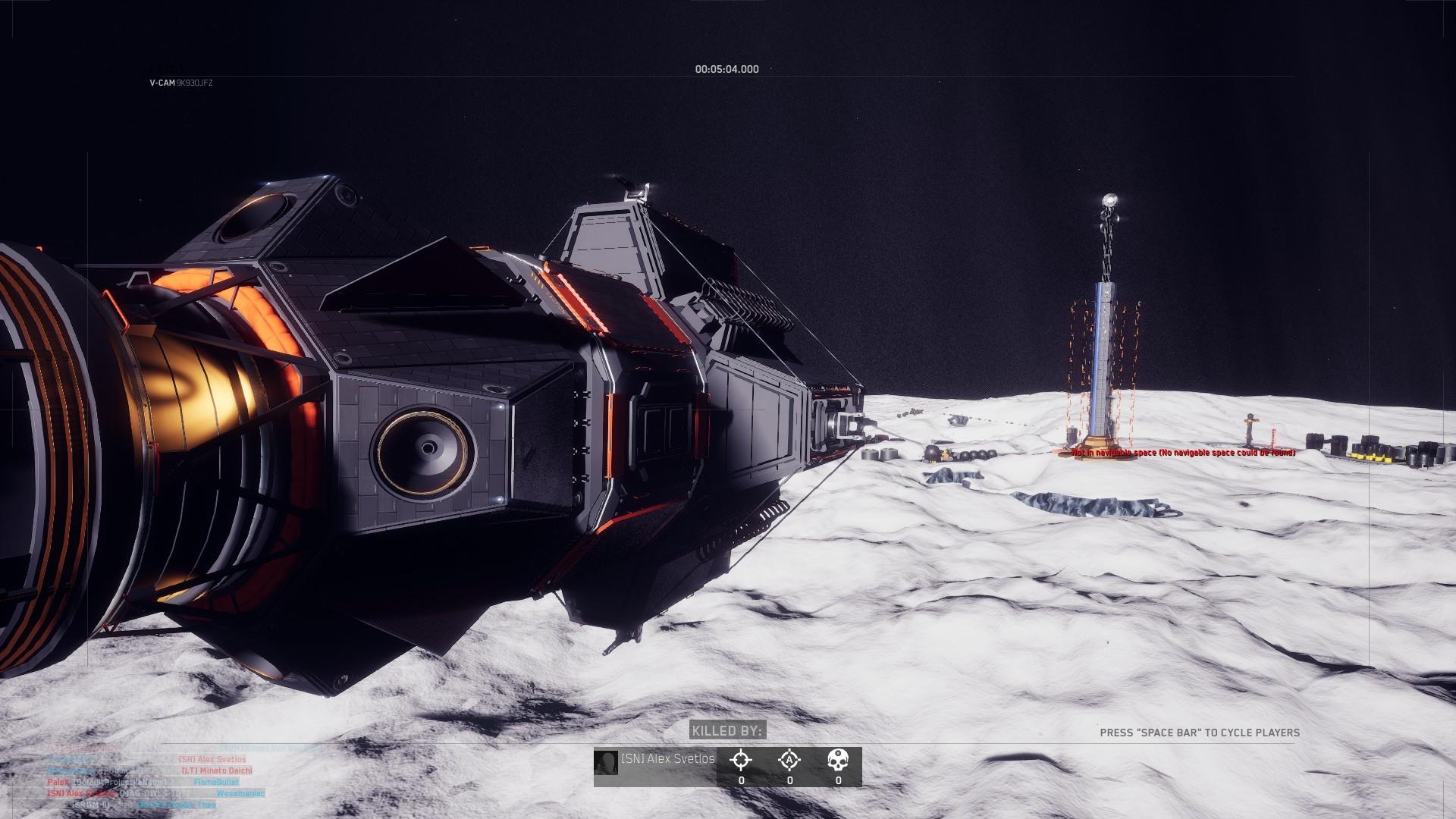Image resolution: width=1456 pixels, height=819 pixels.
Task: Click the assists targeting icon
Action: [x=789, y=759]
